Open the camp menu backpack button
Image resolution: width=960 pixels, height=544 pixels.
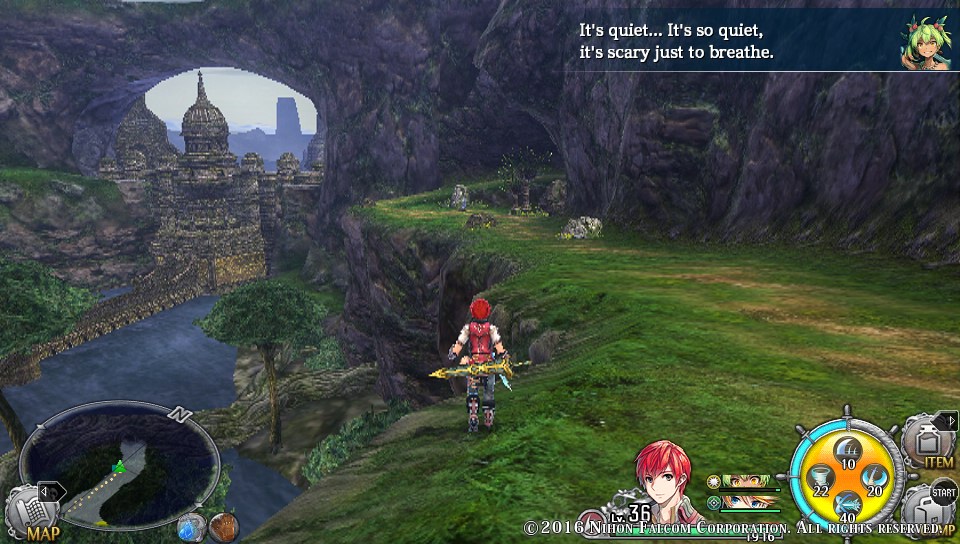(x=932, y=510)
